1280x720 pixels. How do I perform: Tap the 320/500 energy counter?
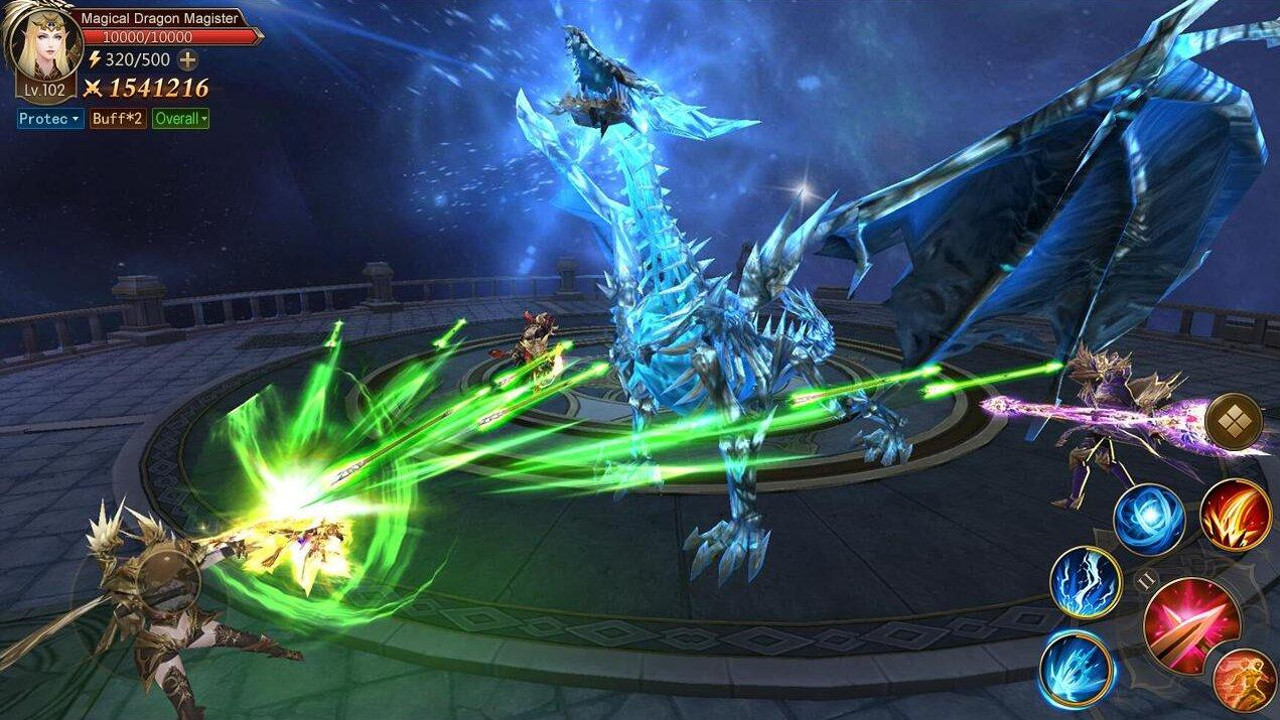[x=135, y=60]
